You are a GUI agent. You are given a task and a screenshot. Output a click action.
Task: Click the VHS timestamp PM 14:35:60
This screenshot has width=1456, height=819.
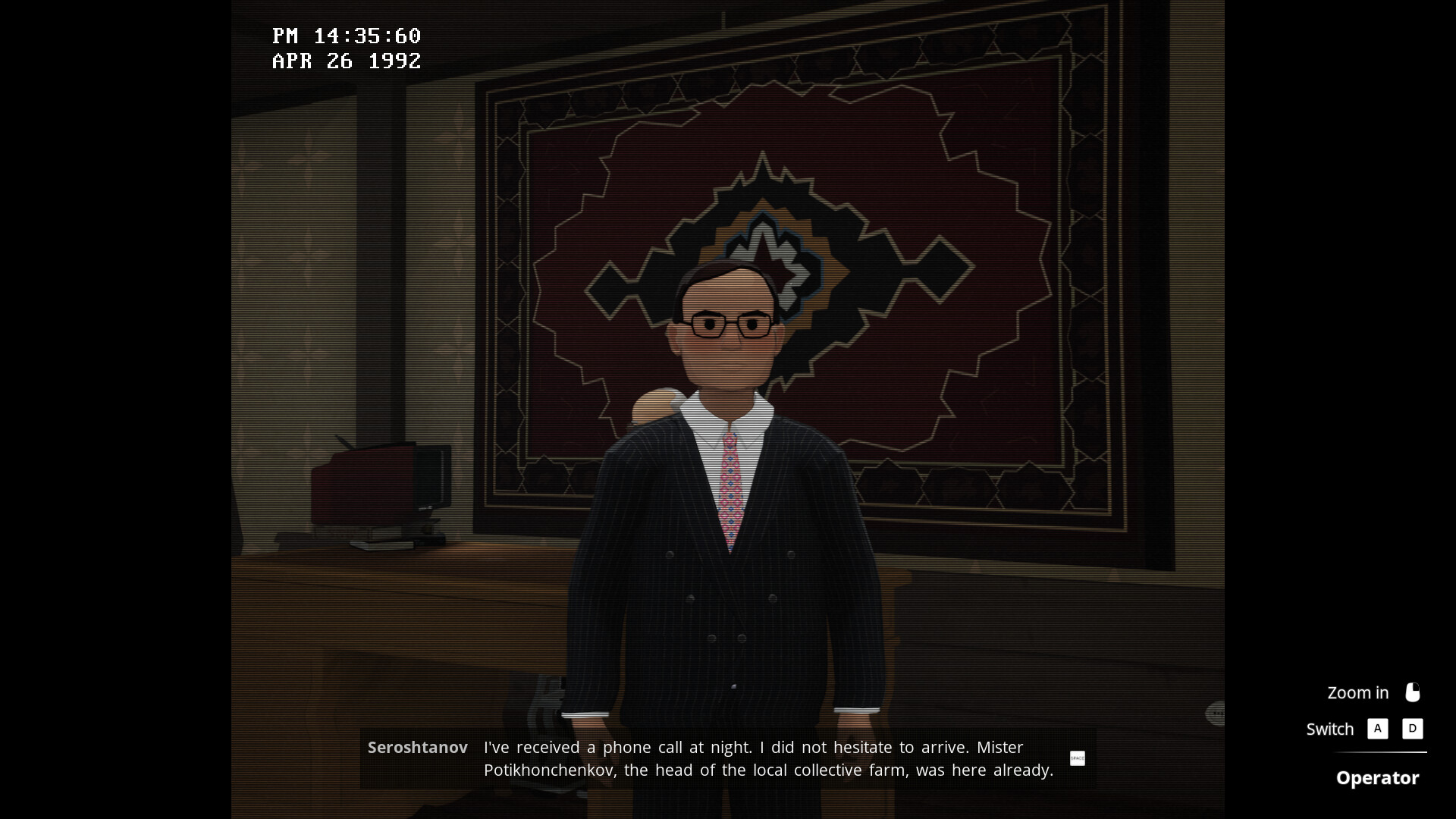pyautogui.click(x=347, y=36)
